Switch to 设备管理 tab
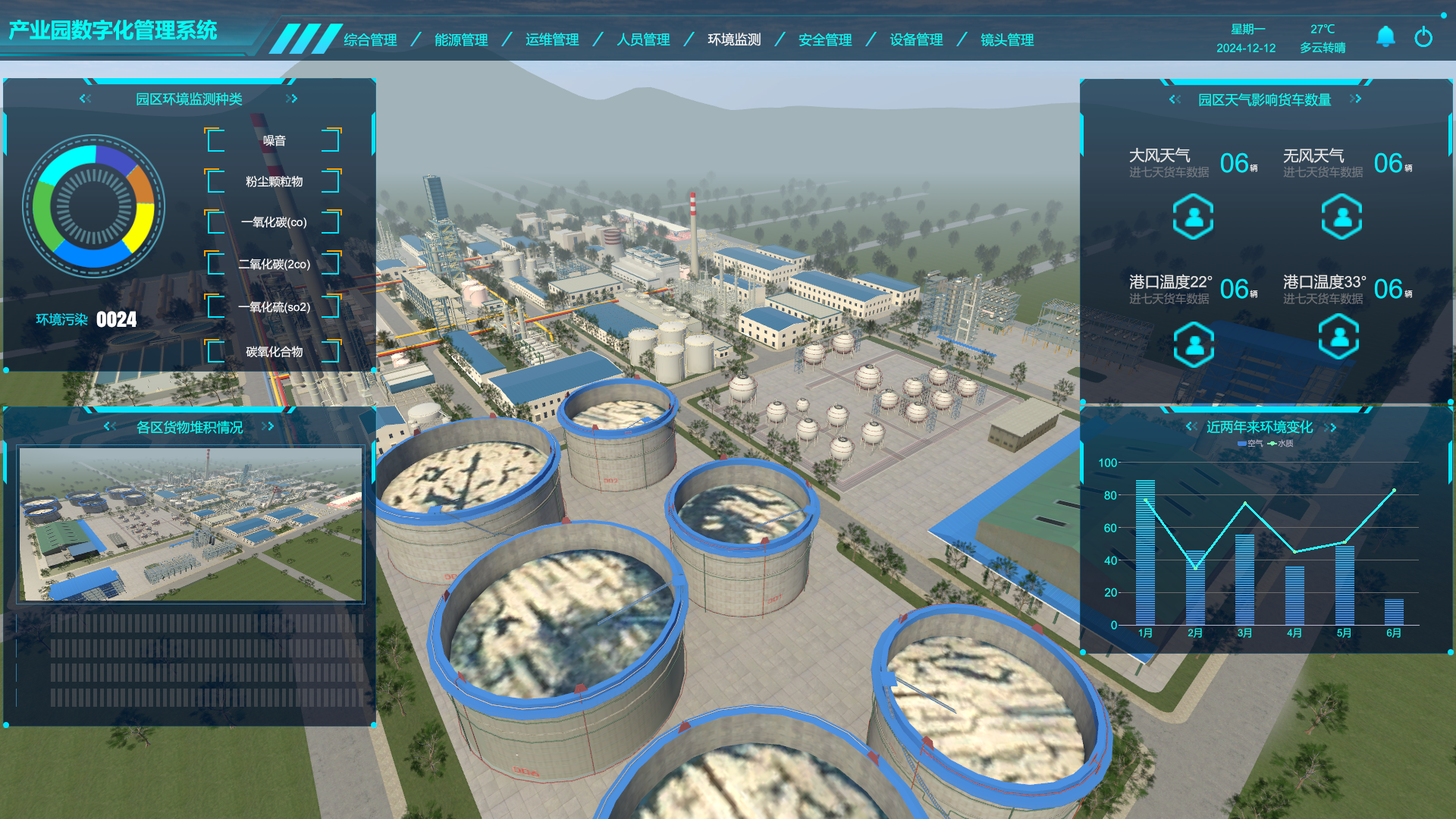1456x819 pixels. [916, 39]
